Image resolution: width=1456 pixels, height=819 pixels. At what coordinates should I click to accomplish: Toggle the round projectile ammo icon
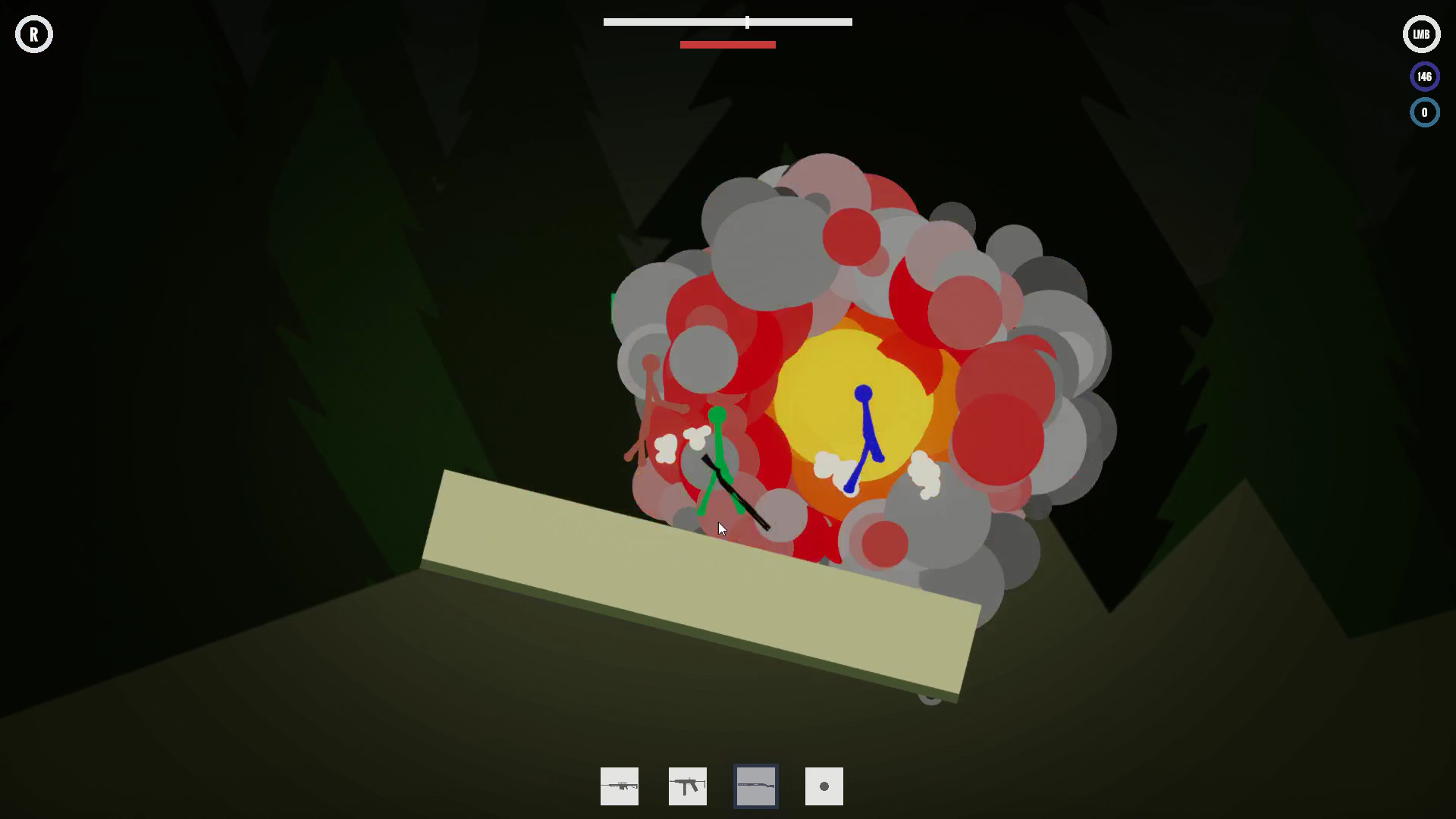point(824,786)
